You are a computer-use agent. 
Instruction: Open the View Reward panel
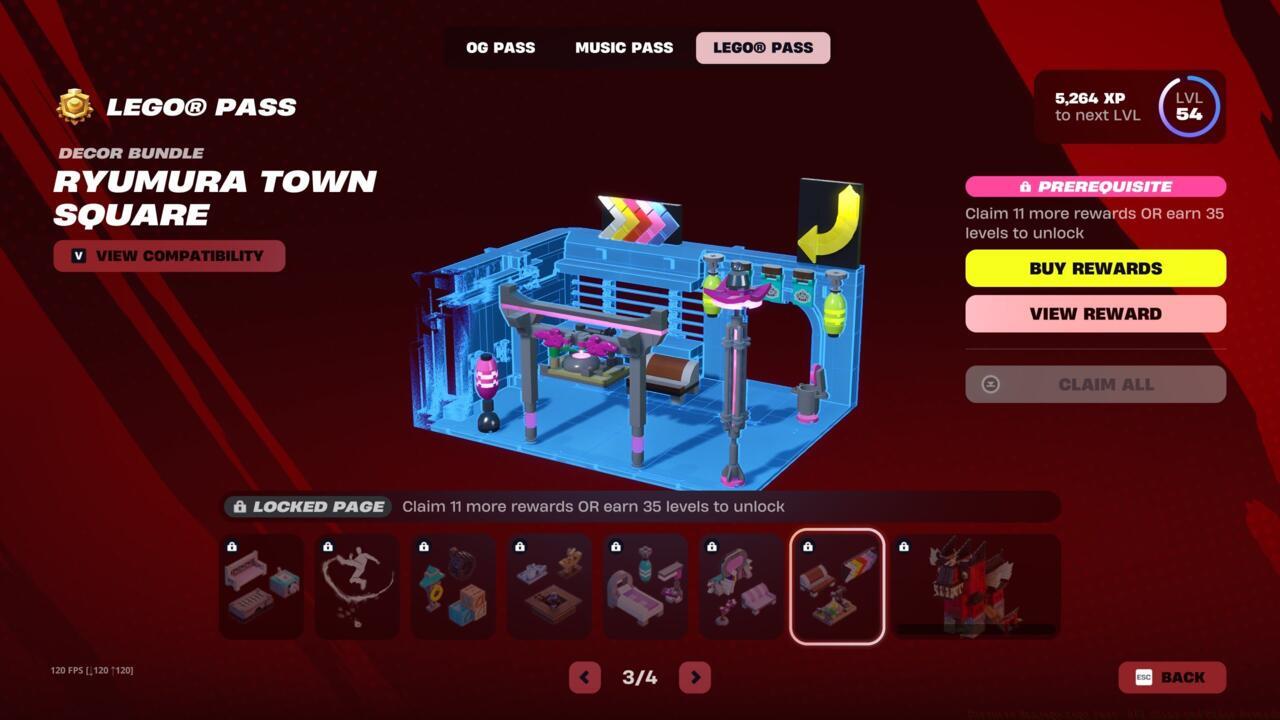tap(1095, 313)
